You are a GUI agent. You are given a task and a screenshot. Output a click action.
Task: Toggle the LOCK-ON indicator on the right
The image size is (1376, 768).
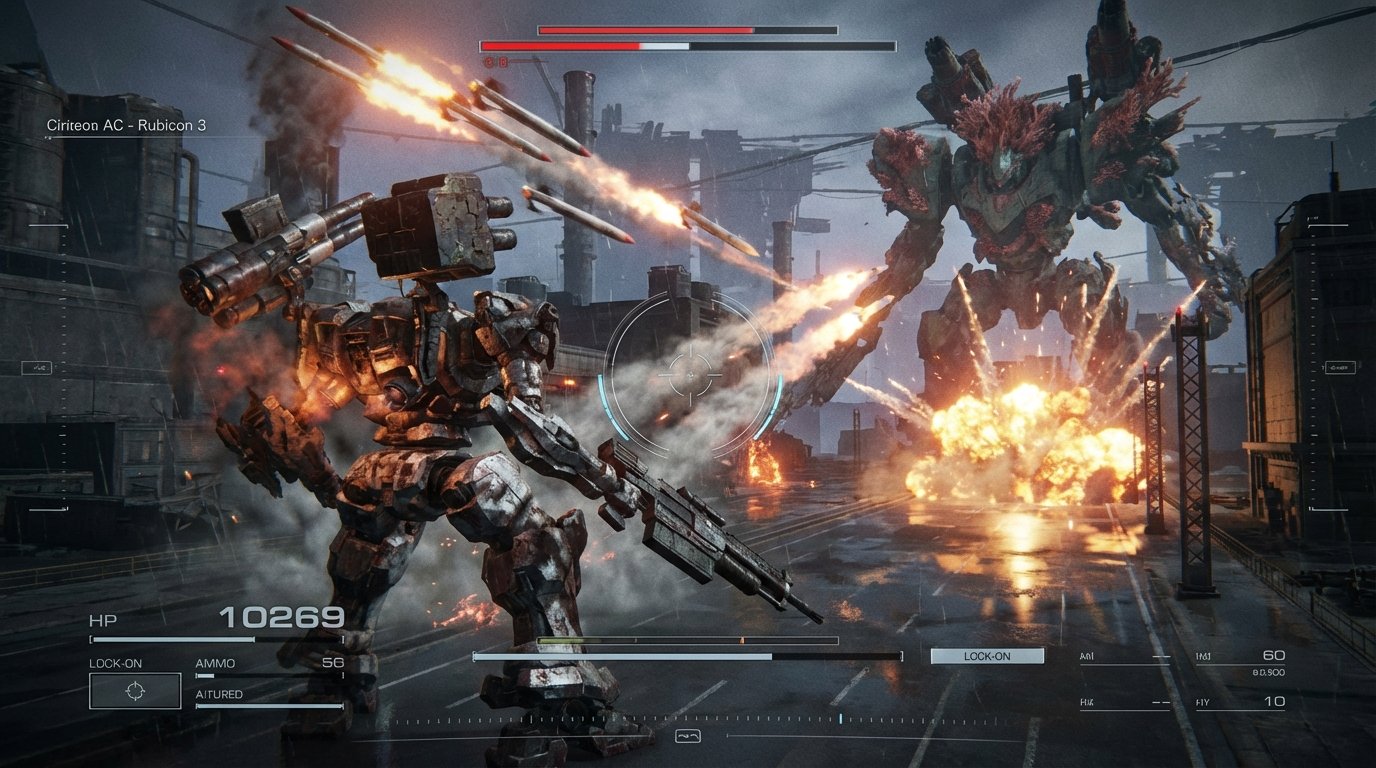coord(988,655)
